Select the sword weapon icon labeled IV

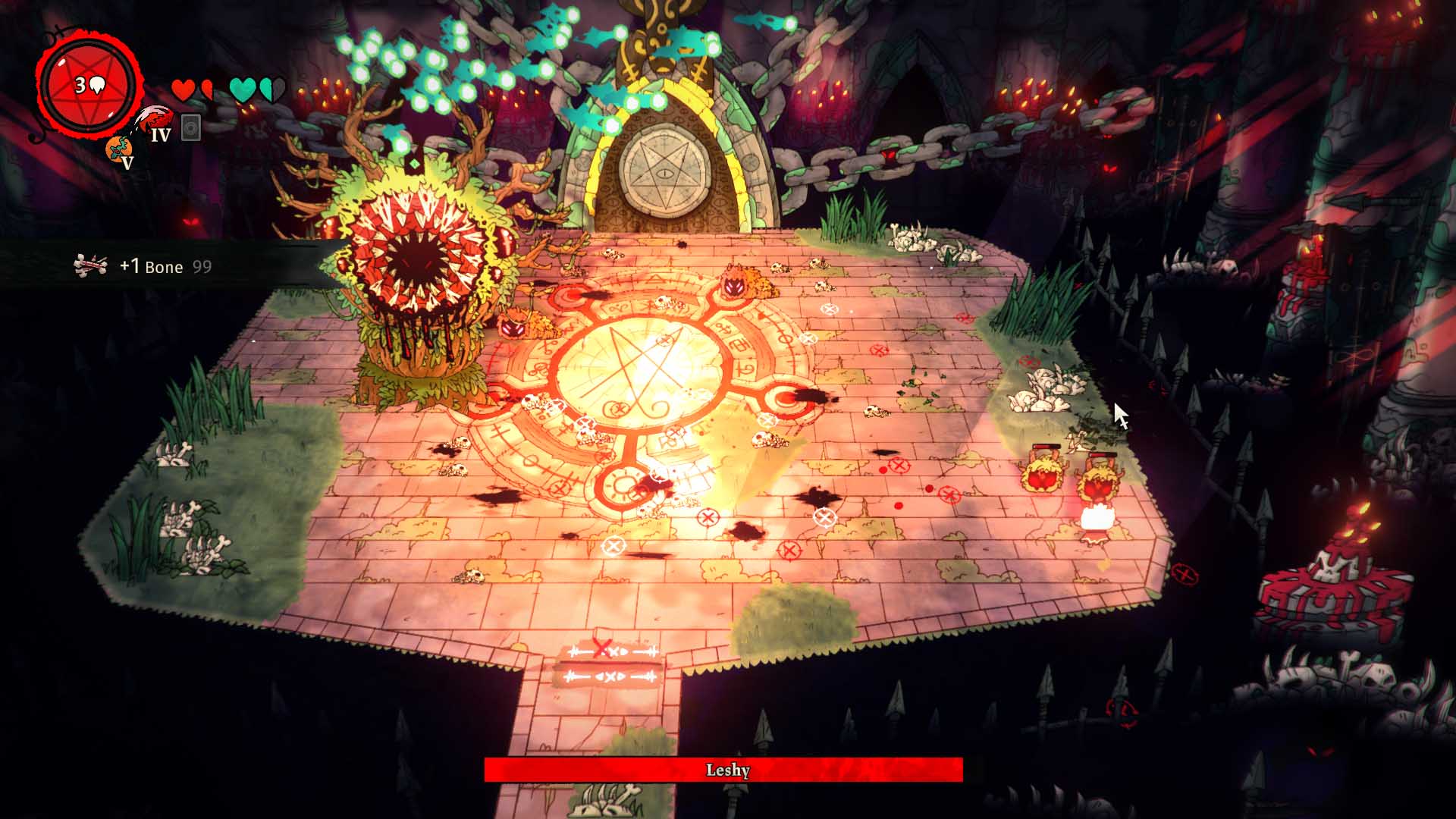(x=154, y=118)
